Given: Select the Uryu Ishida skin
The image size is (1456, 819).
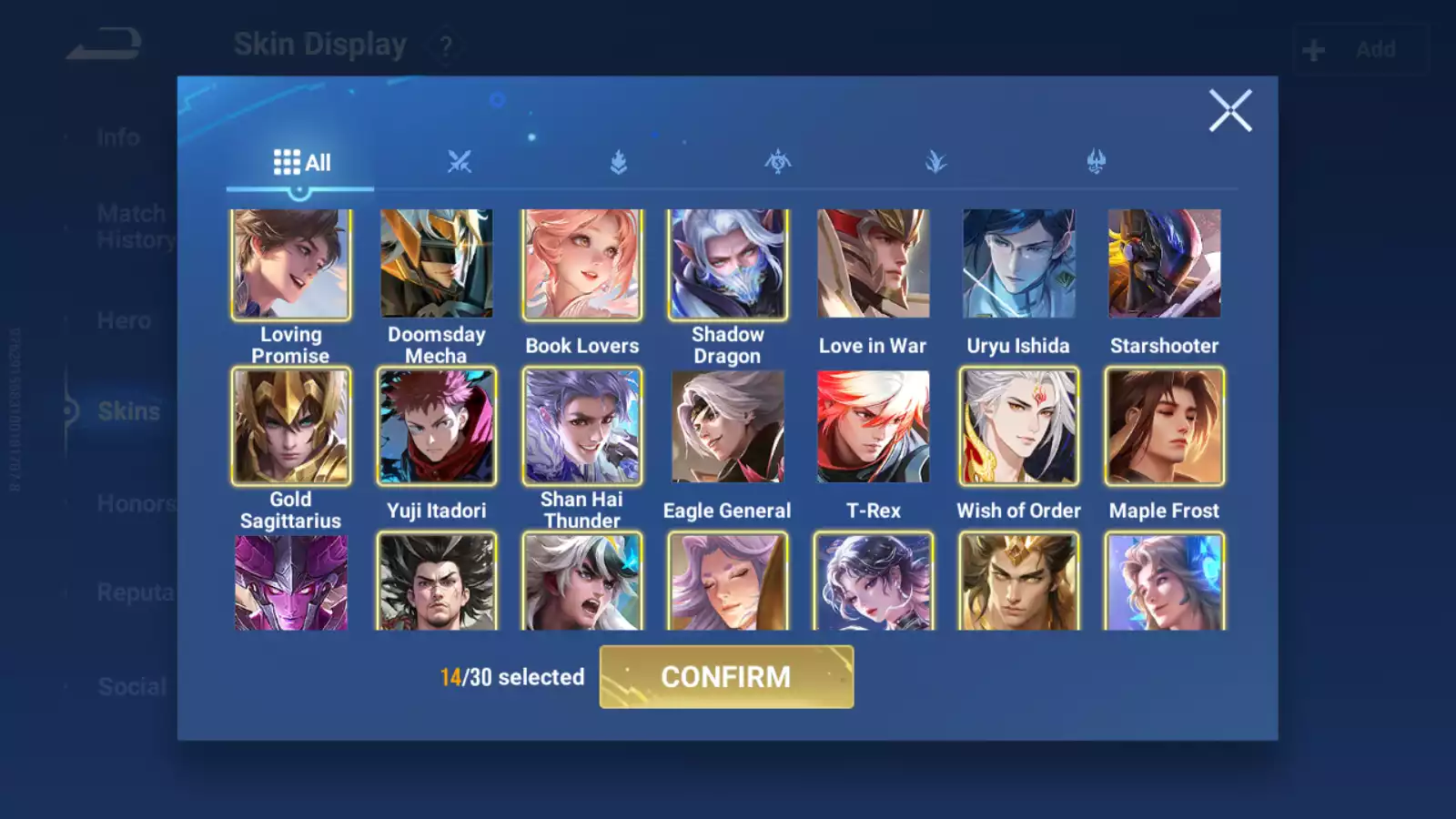Looking at the screenshot, I should click(1019, 264).
